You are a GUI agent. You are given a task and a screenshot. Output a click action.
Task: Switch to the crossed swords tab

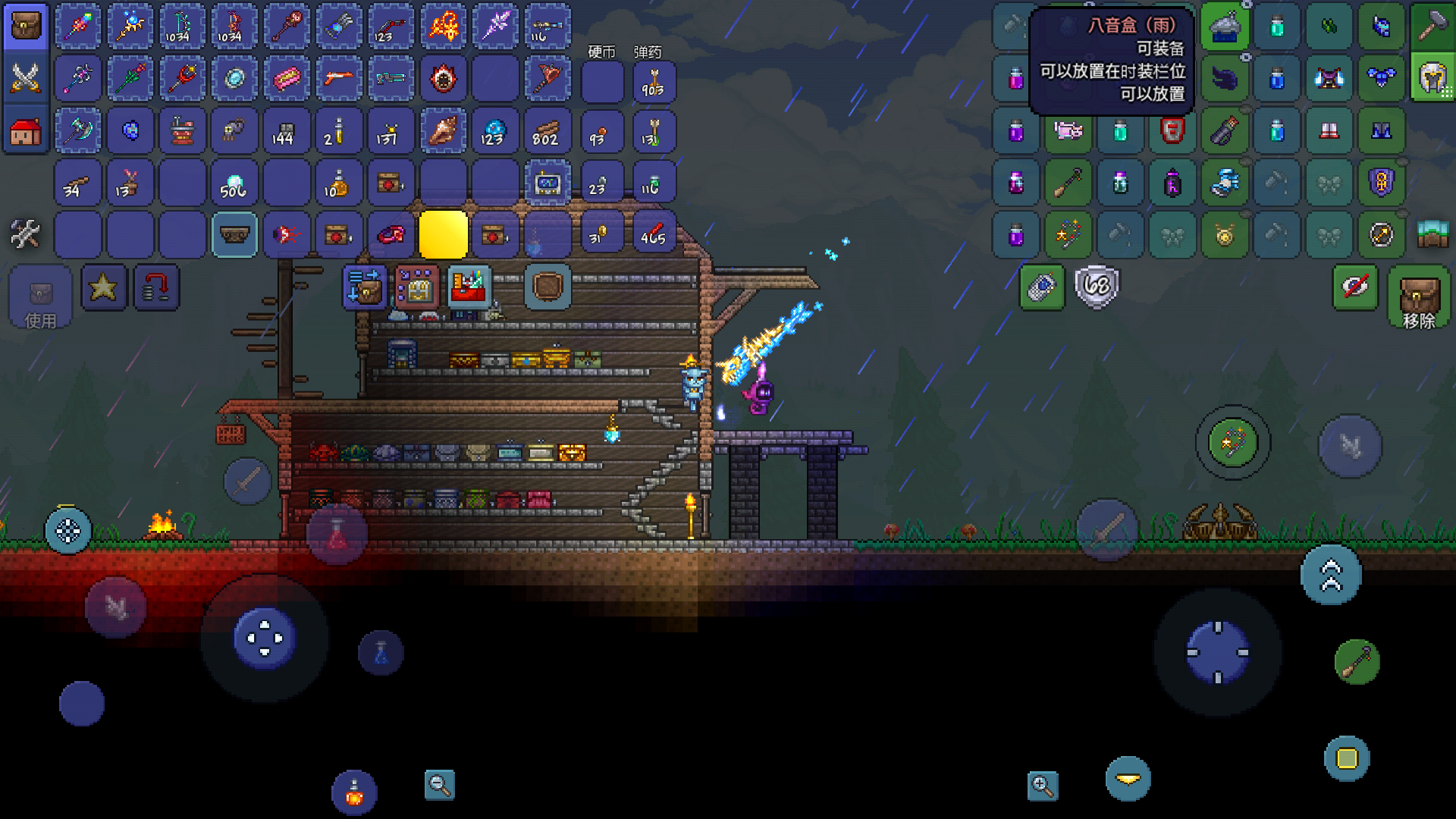26,78
